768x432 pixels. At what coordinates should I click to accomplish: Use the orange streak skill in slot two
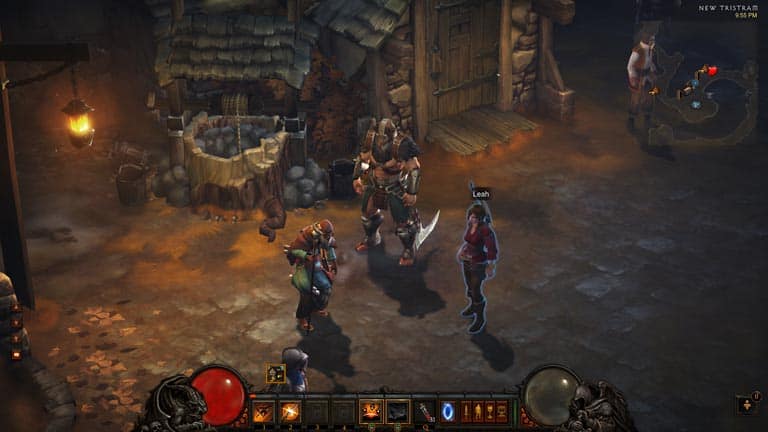click(290, 411)
